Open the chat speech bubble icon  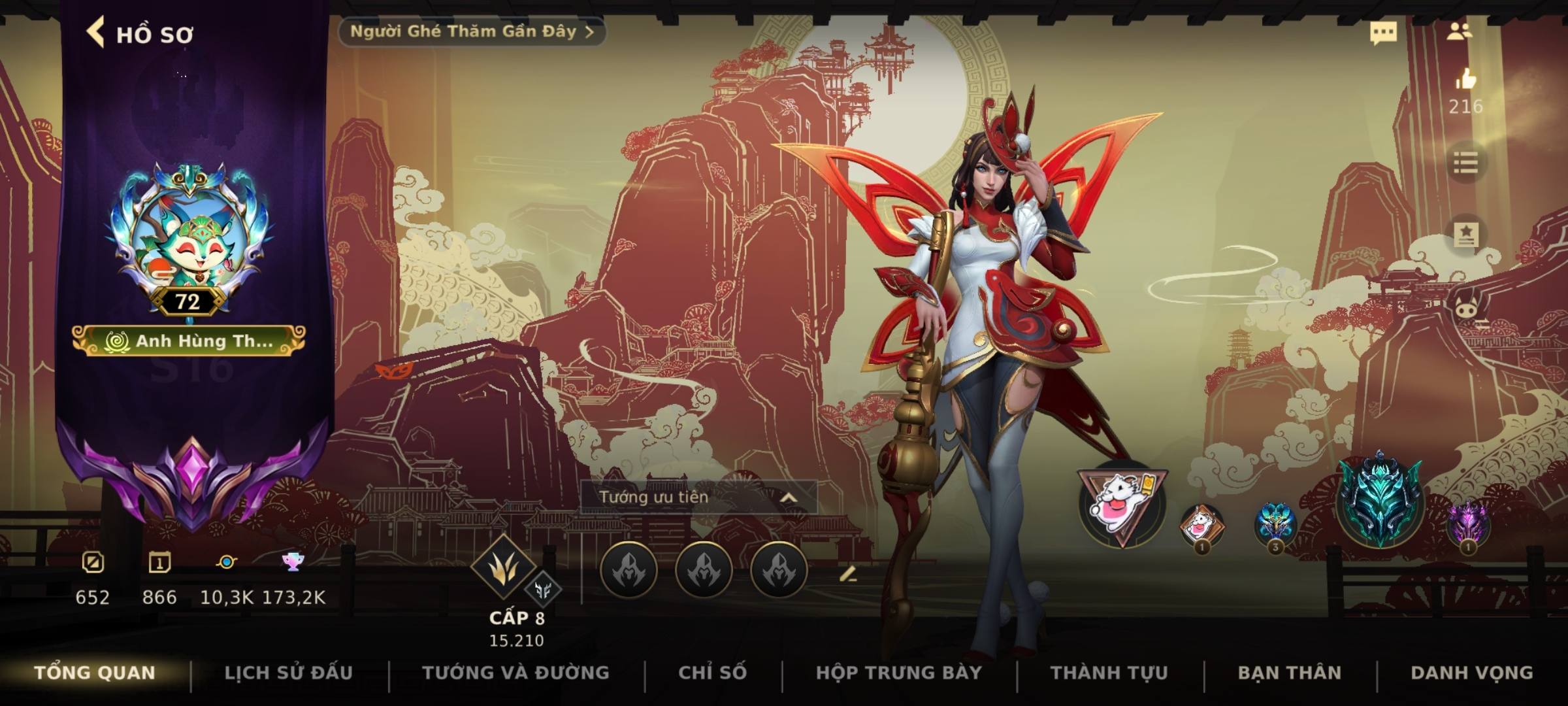coord(1383,33)
